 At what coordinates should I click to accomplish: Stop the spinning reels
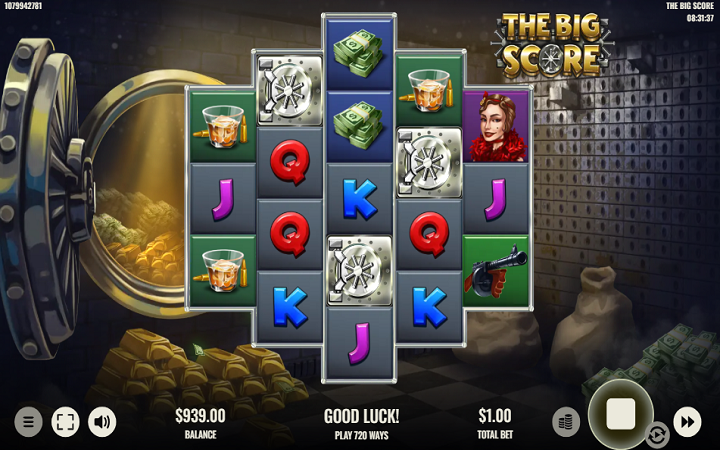click(620, 413)
